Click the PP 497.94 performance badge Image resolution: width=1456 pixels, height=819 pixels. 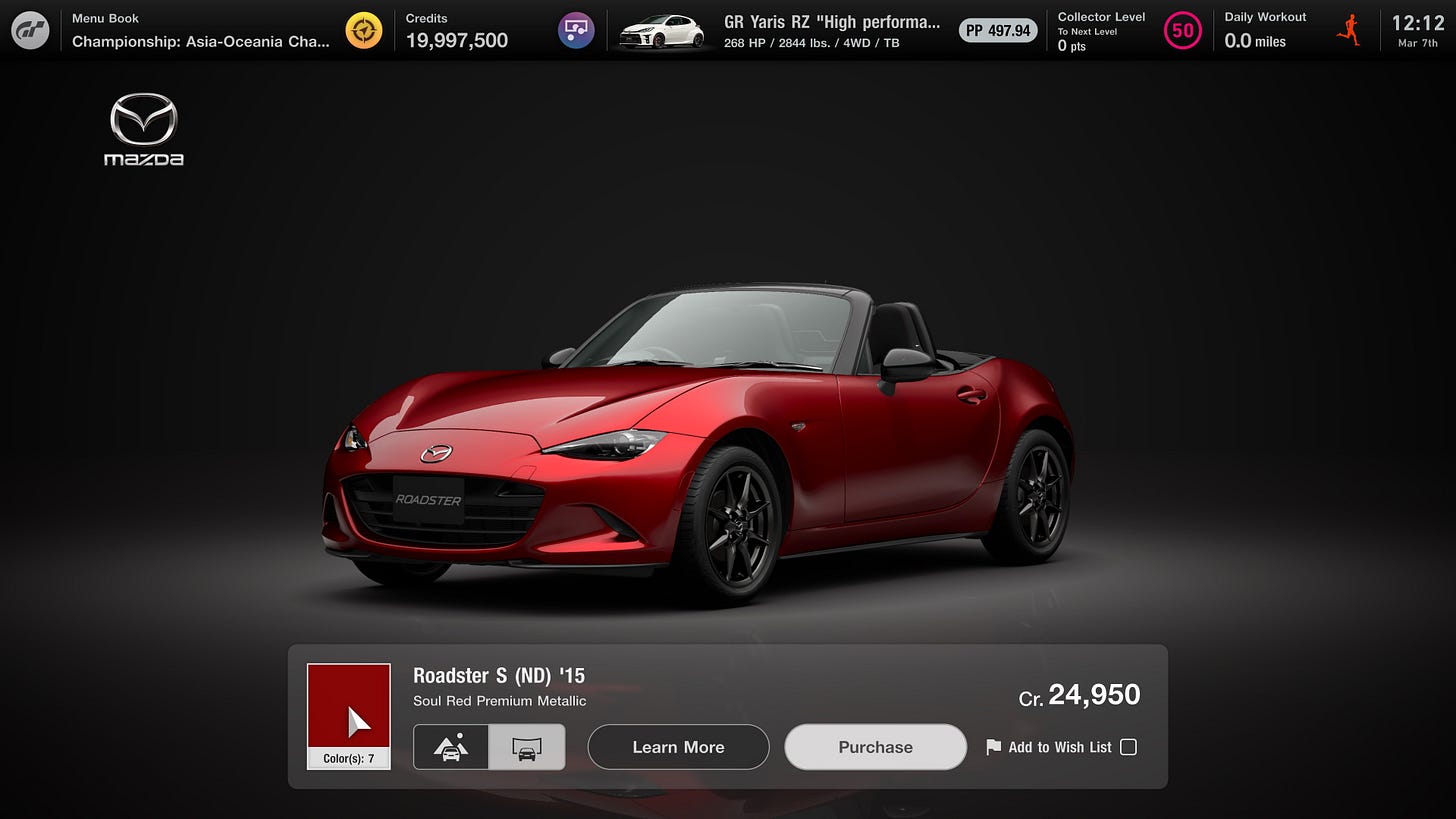(997, 30)
